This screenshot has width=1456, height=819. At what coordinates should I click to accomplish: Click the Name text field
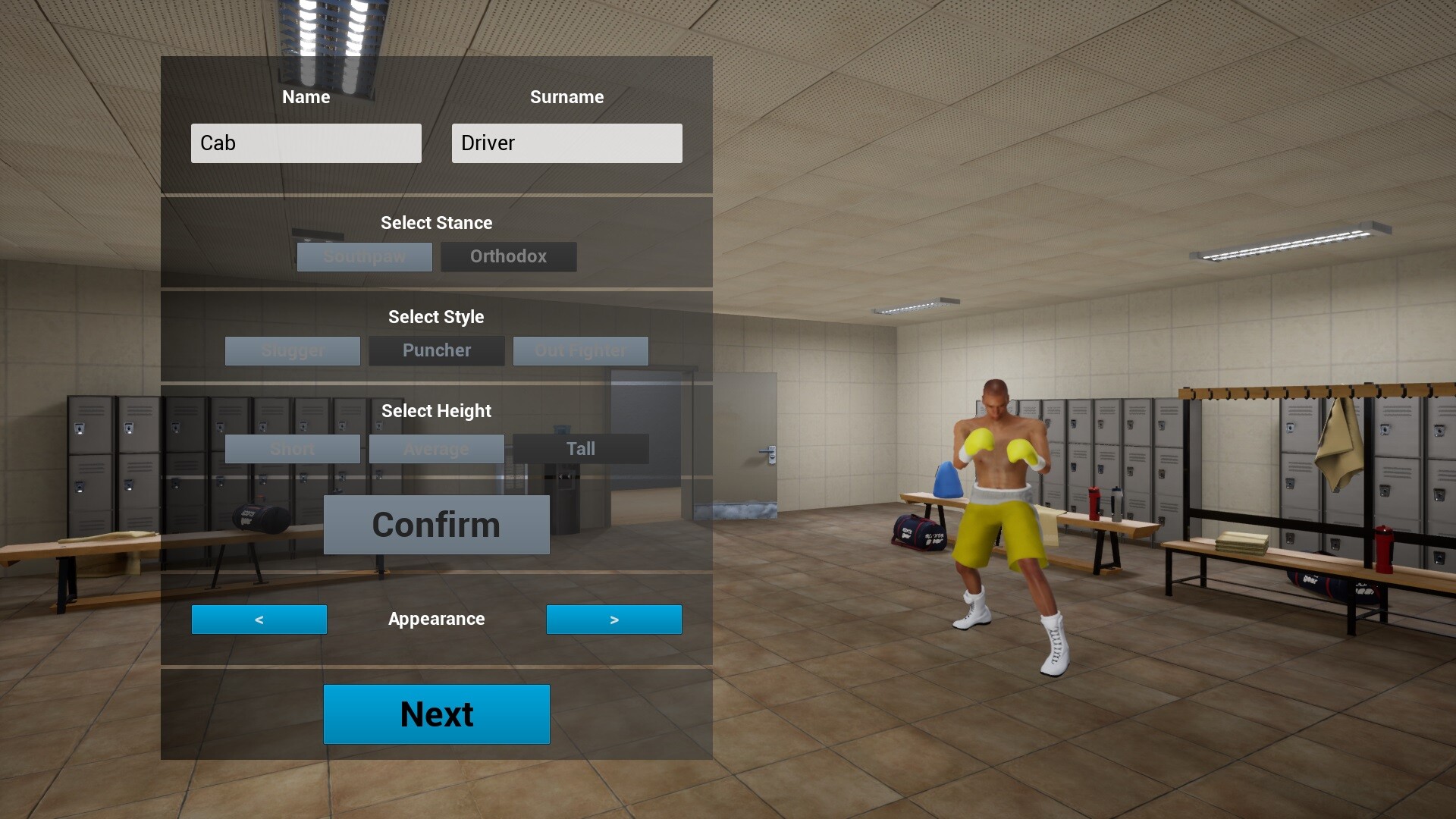[x=306, y=143]
